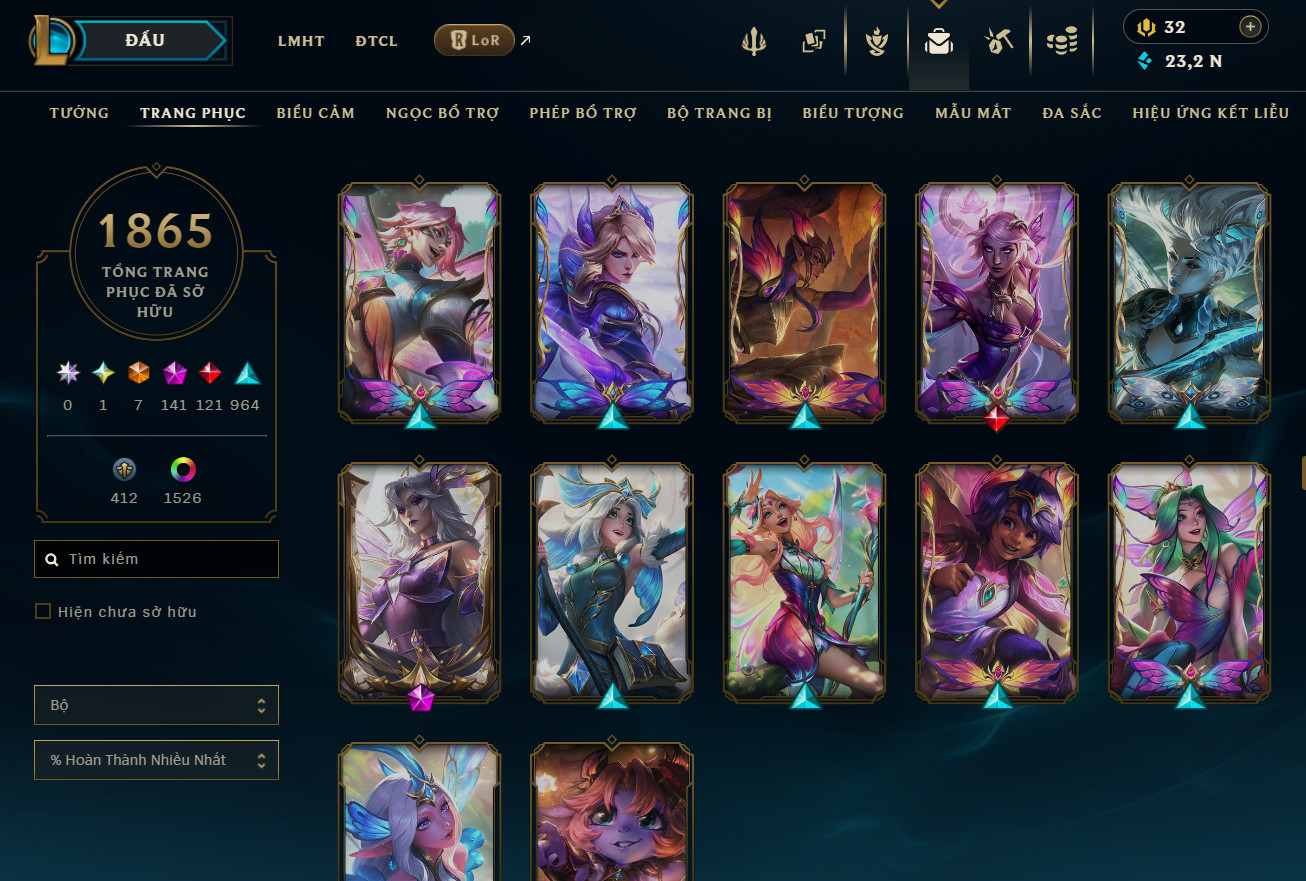Open the BIỂU TƯỢNG icons tab

[853, 113]
